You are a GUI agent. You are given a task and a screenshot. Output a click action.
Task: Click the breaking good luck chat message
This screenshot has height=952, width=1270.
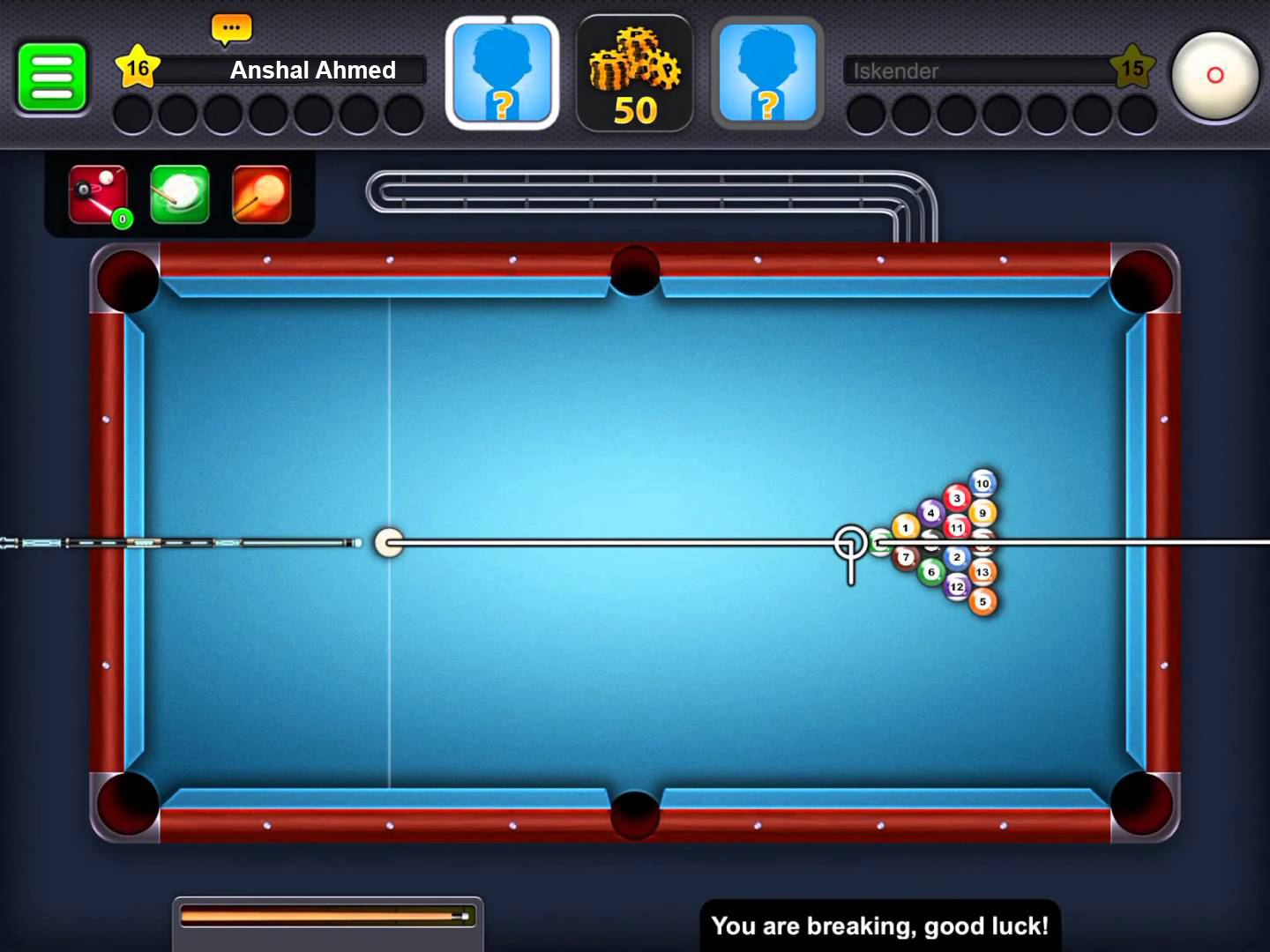(x=879, y=926)
